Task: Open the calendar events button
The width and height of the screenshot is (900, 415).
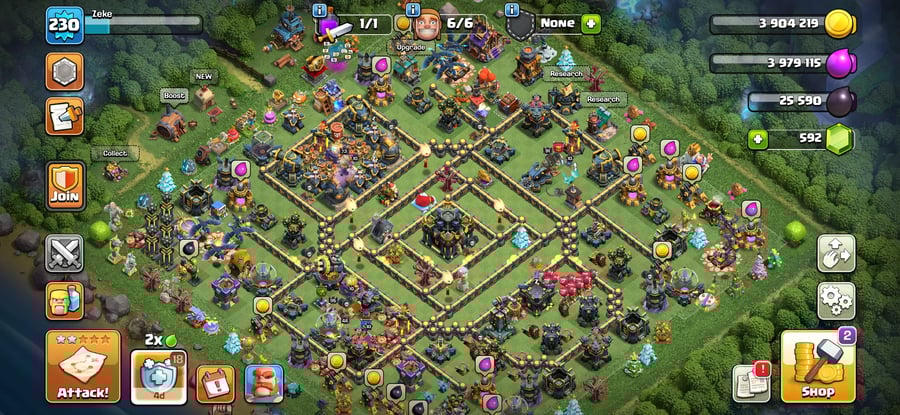Action: pyautogui.click(x=215, y=382)
